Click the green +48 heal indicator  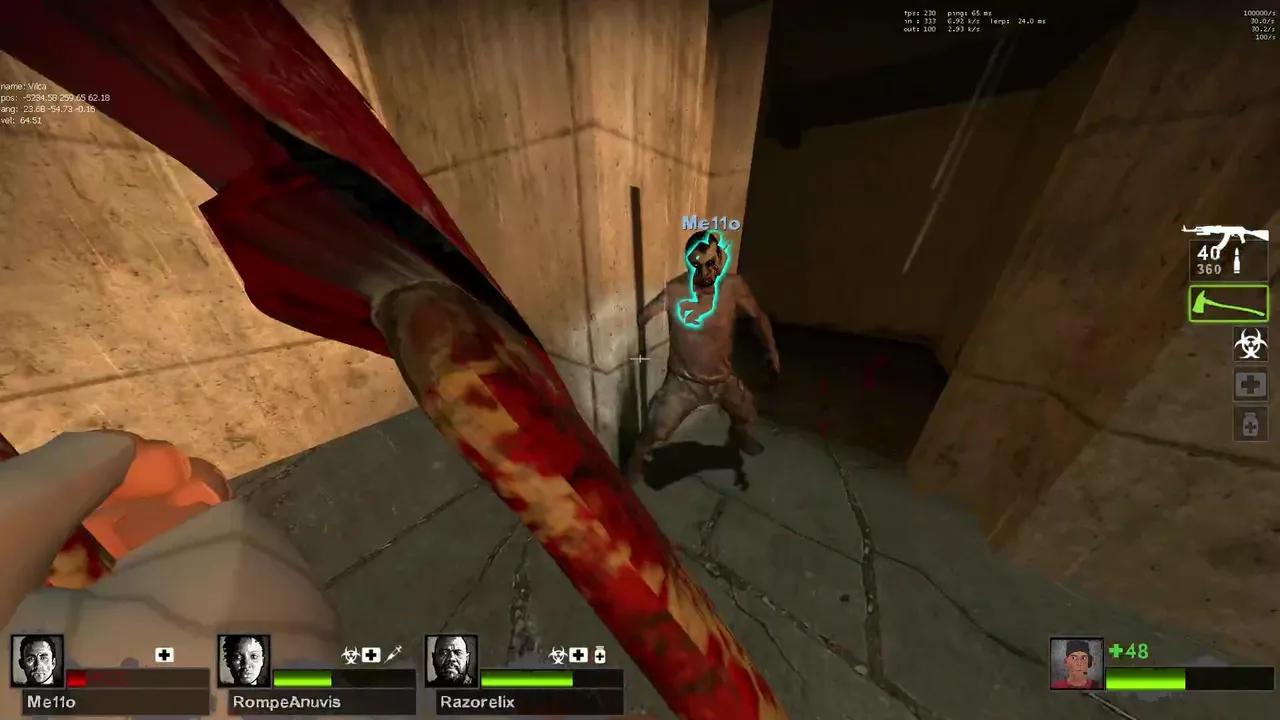click(x=1129, y=650)
